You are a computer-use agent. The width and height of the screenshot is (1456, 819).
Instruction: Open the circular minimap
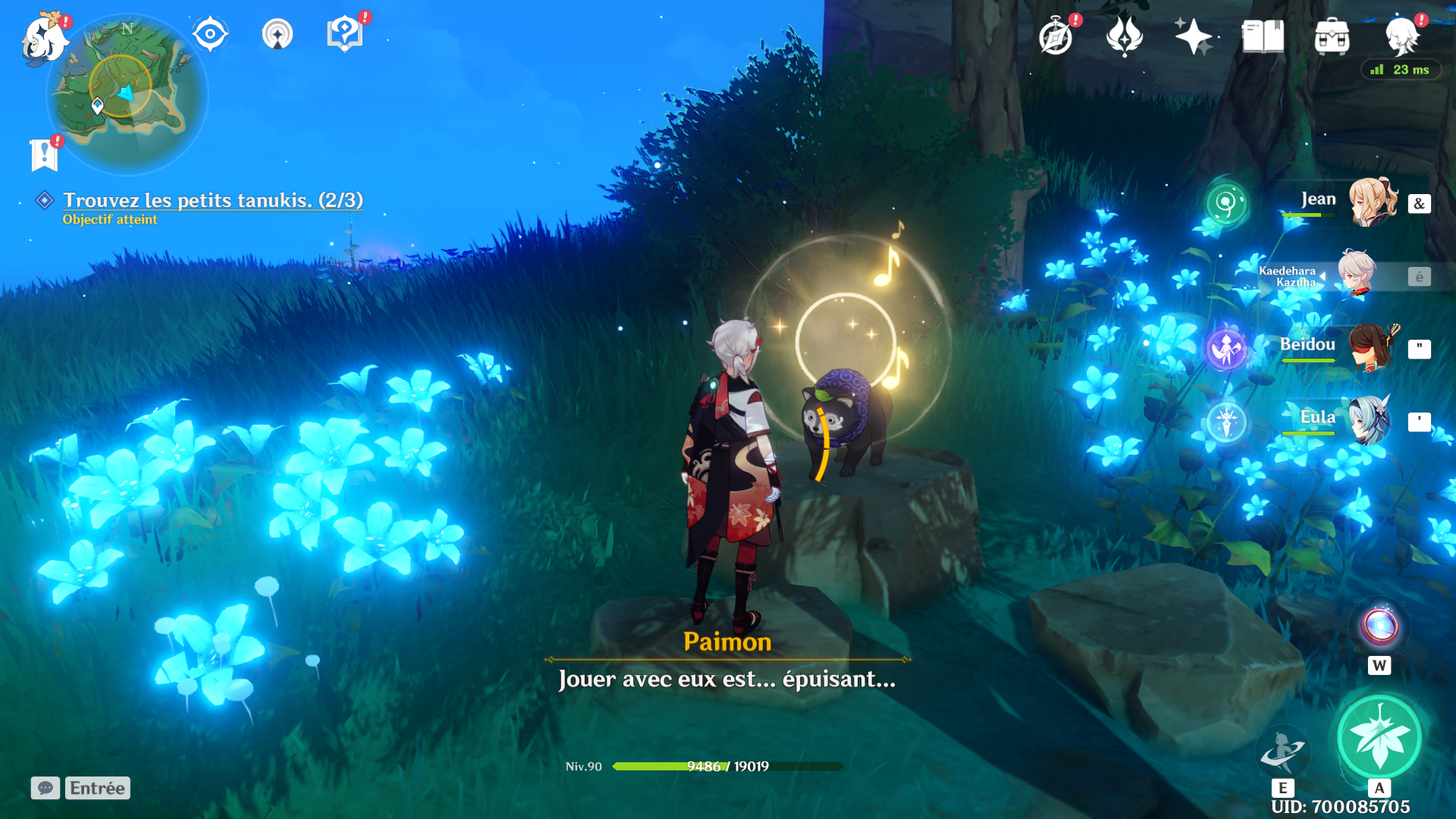(x=127, y=95)
